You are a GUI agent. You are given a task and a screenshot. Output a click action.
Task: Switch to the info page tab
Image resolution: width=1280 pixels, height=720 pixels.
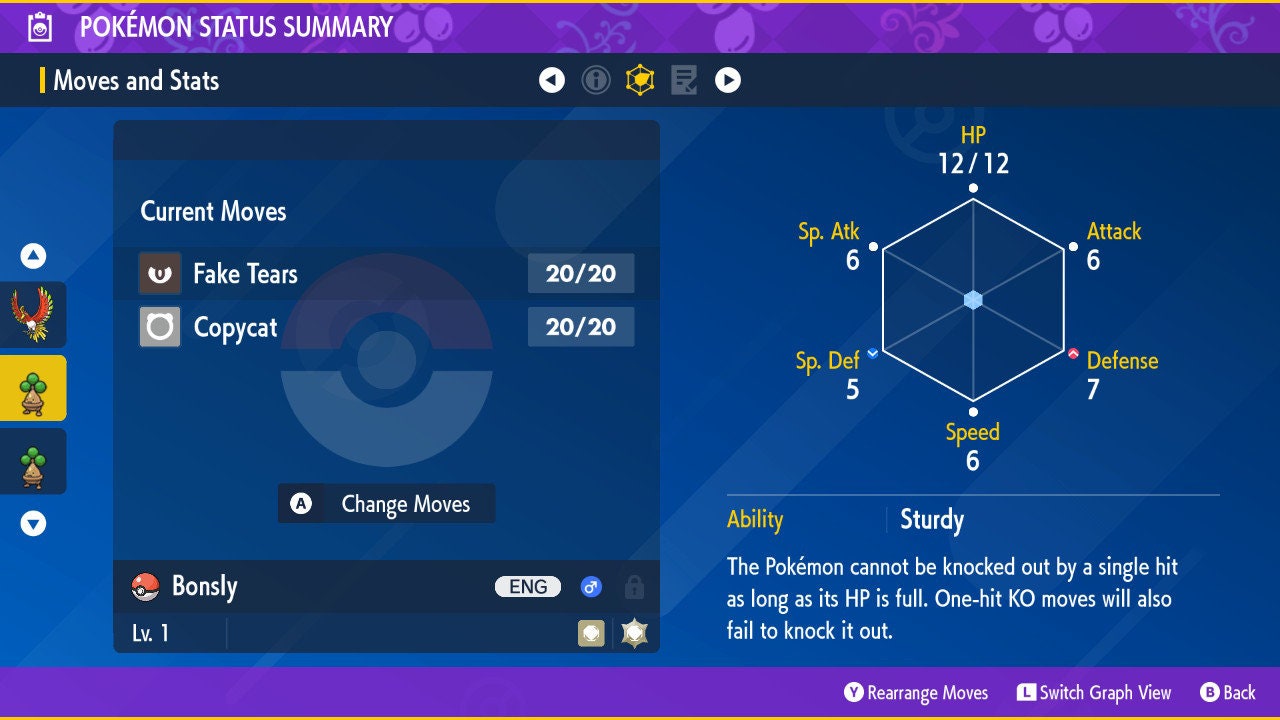coord(596,80)
